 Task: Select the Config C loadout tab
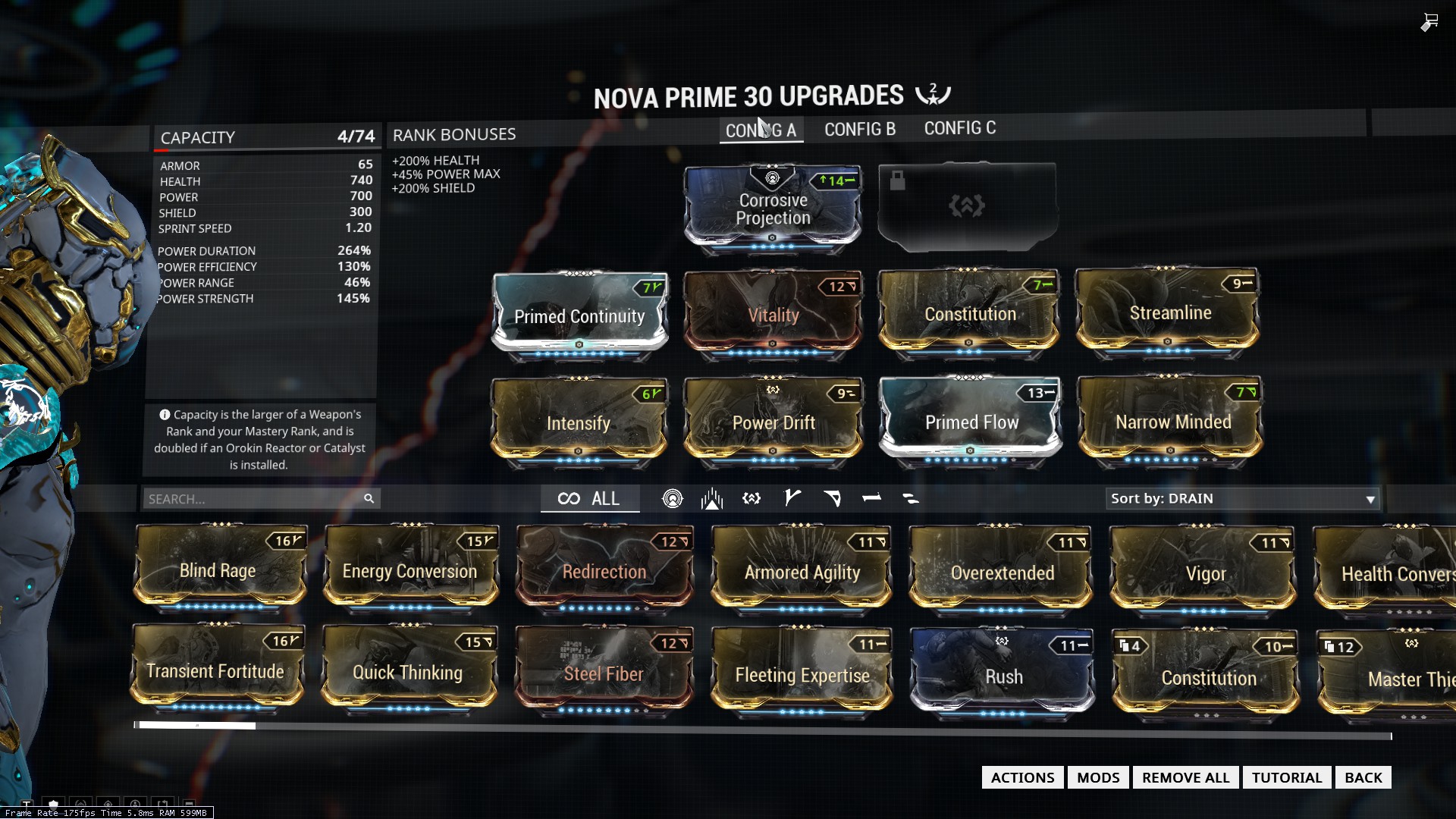(959, 129)
